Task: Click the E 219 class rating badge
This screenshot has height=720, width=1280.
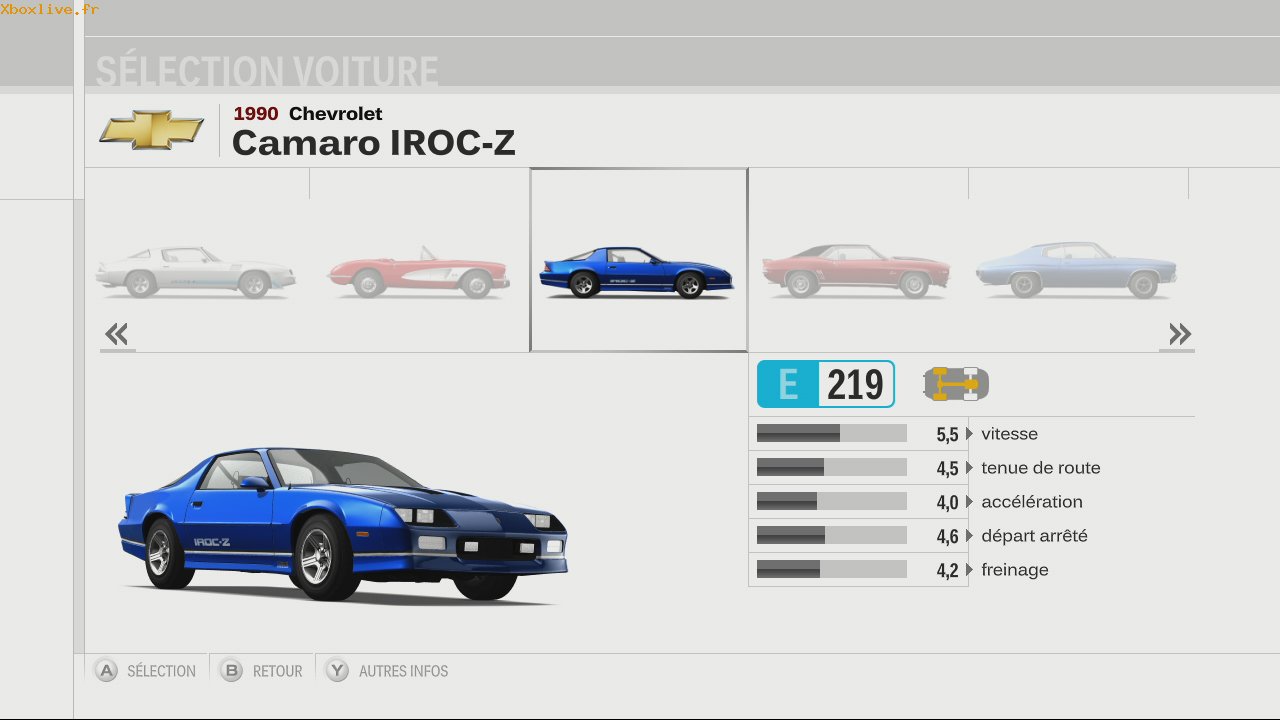Action: click(825, 384)
